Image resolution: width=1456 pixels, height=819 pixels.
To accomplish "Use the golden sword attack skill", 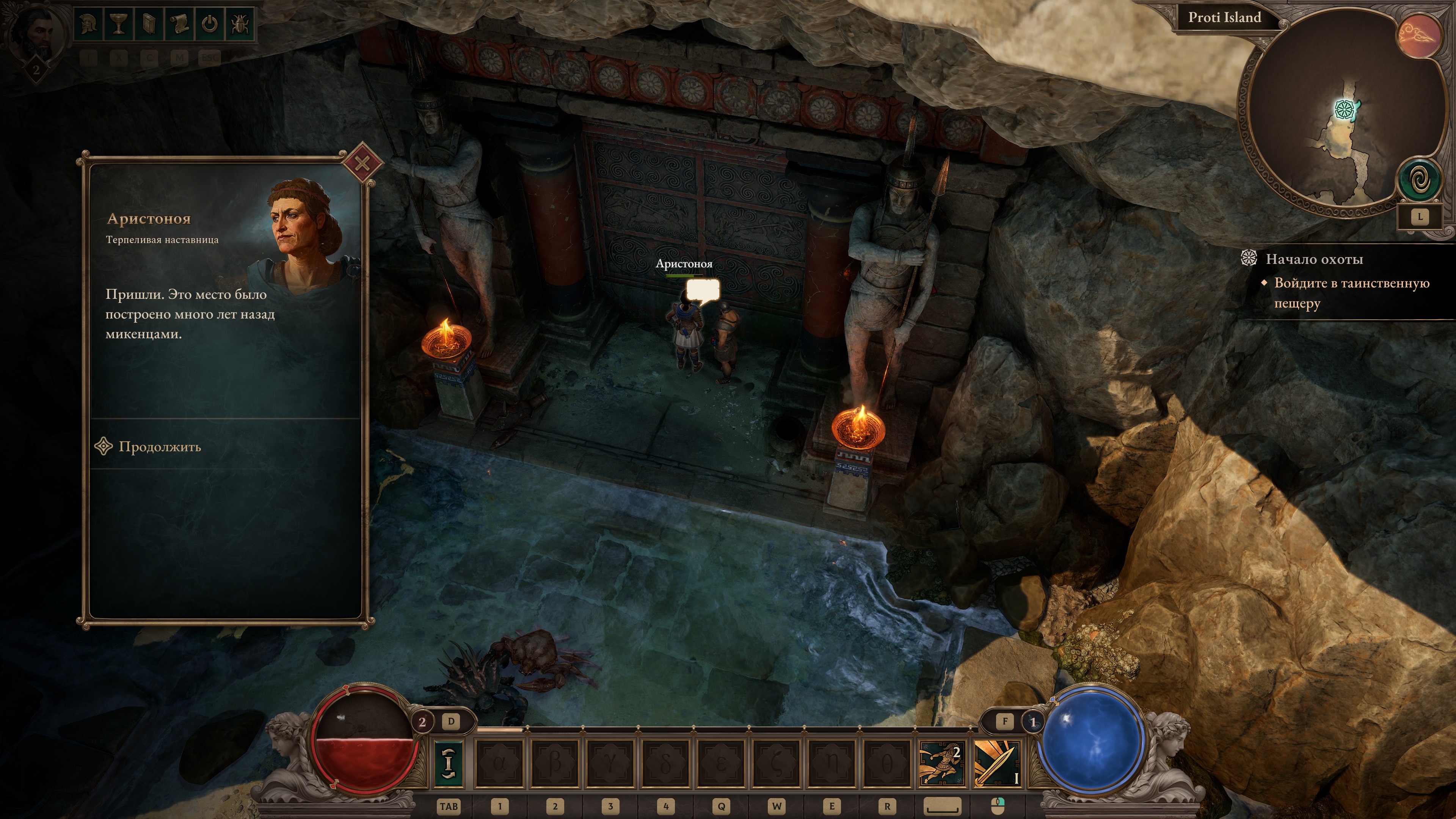I will [997, 763].
